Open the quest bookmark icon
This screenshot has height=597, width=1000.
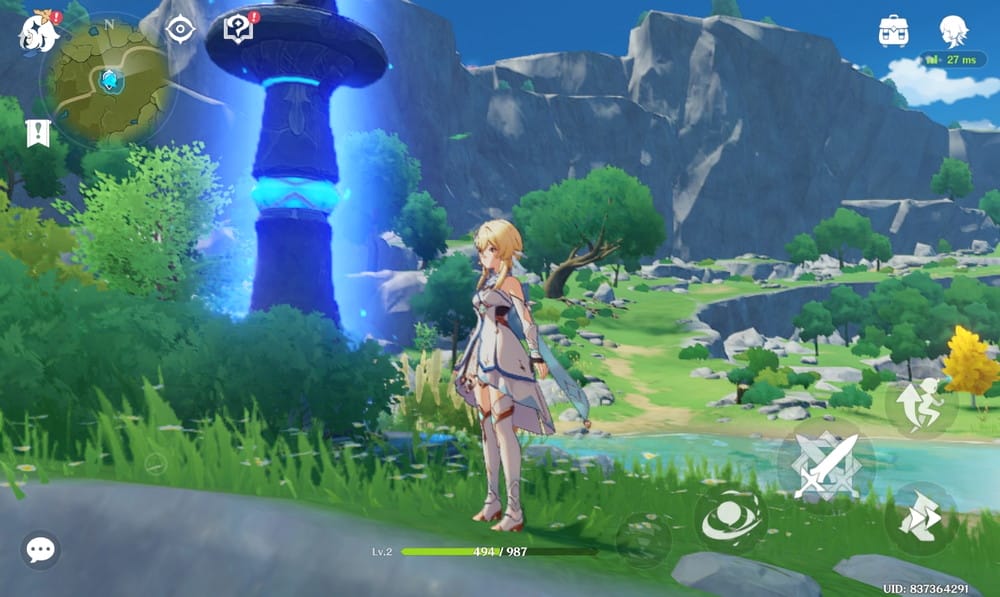[38, 133]
